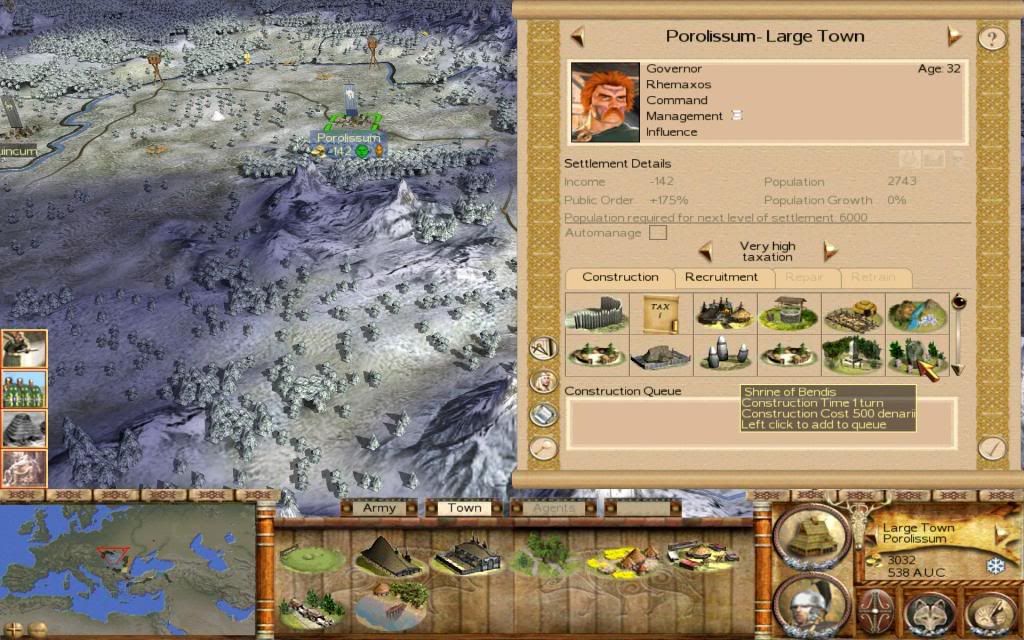This screenshot has height=640, width=1024.
Task: Select governor Rhemaxos portrait
Action: pyautogui.click(x=604, y=102)
